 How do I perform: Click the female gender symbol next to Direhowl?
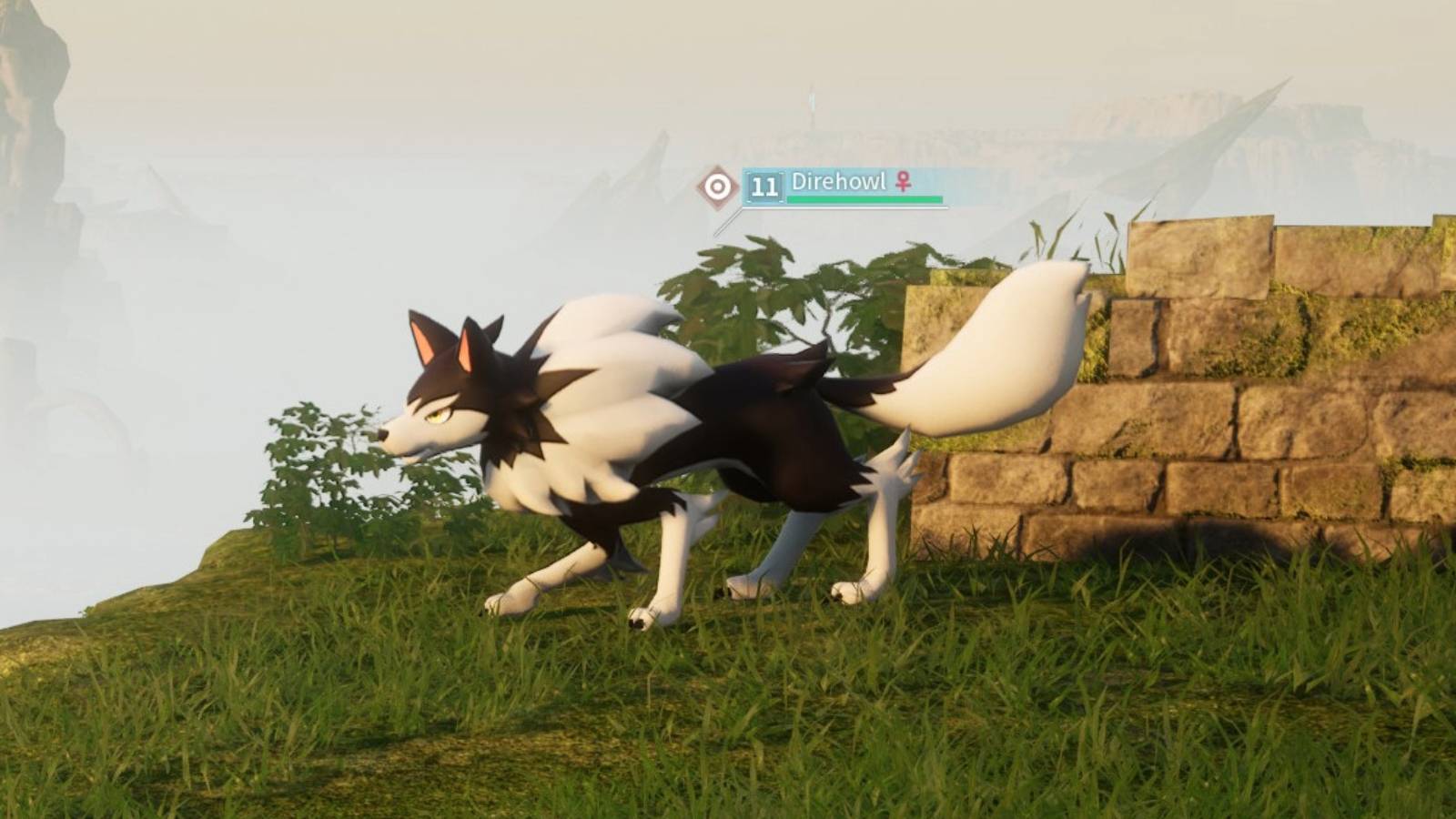point(903,182)
